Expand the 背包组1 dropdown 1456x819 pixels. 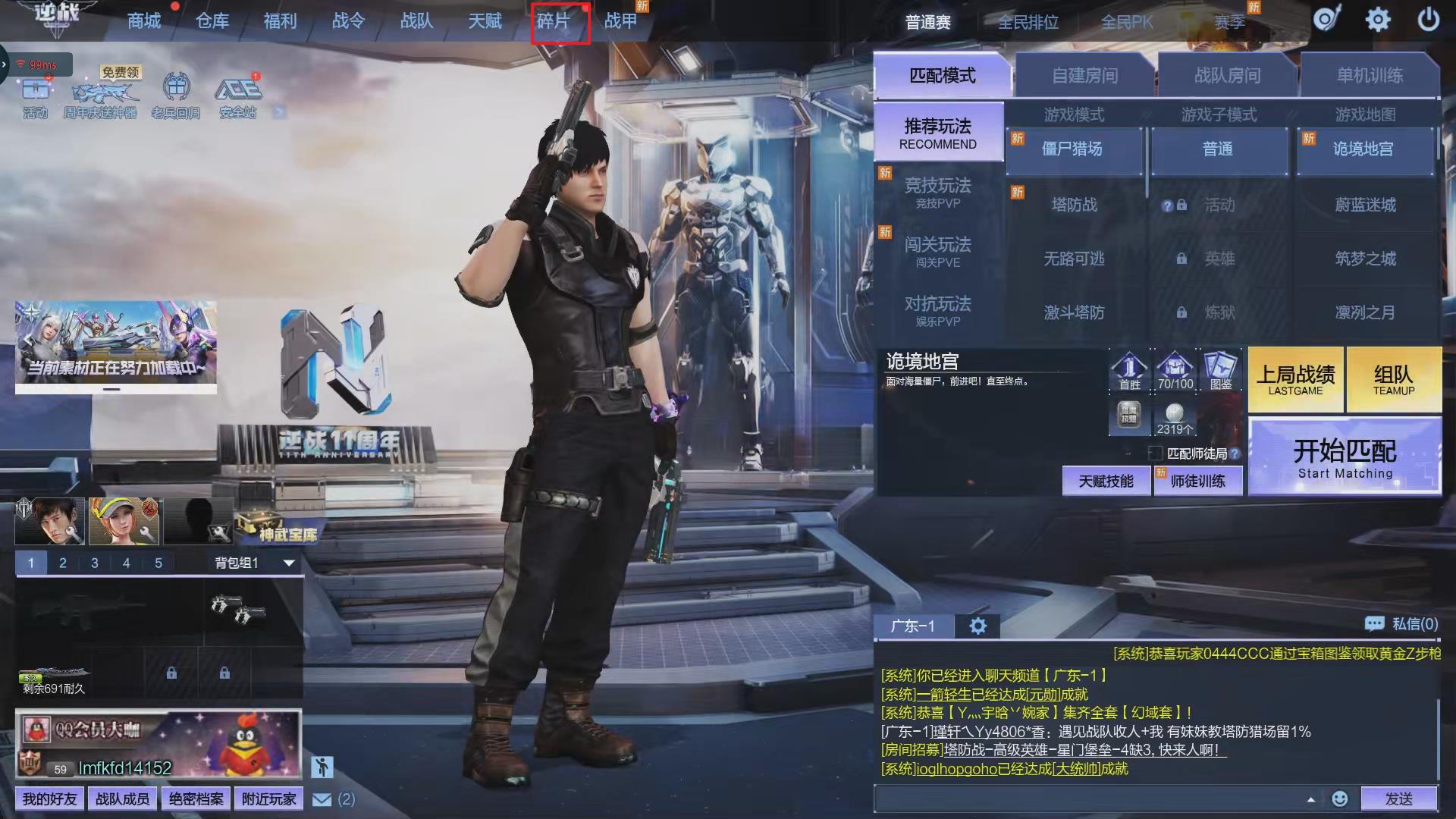pyautogui.click(x=288, y=563)
